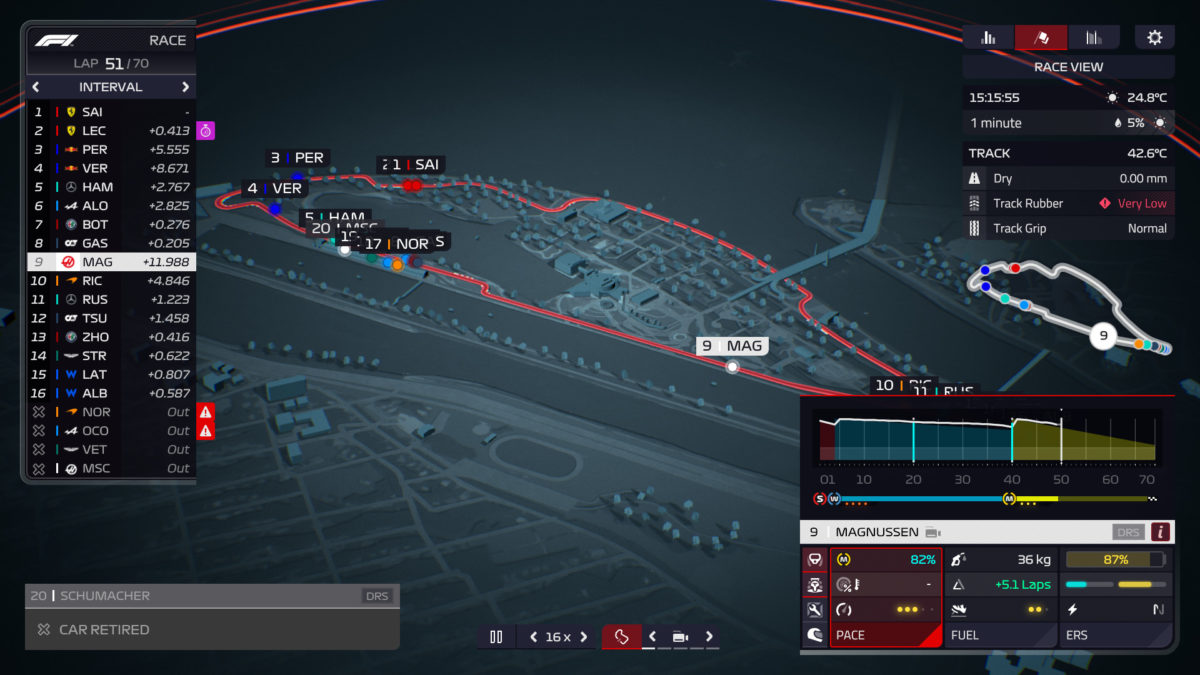Image resolution: width=1200 pixels, height=675 pixels.
Task: Switch to the bar chart data tab
Action: point(988,38)
